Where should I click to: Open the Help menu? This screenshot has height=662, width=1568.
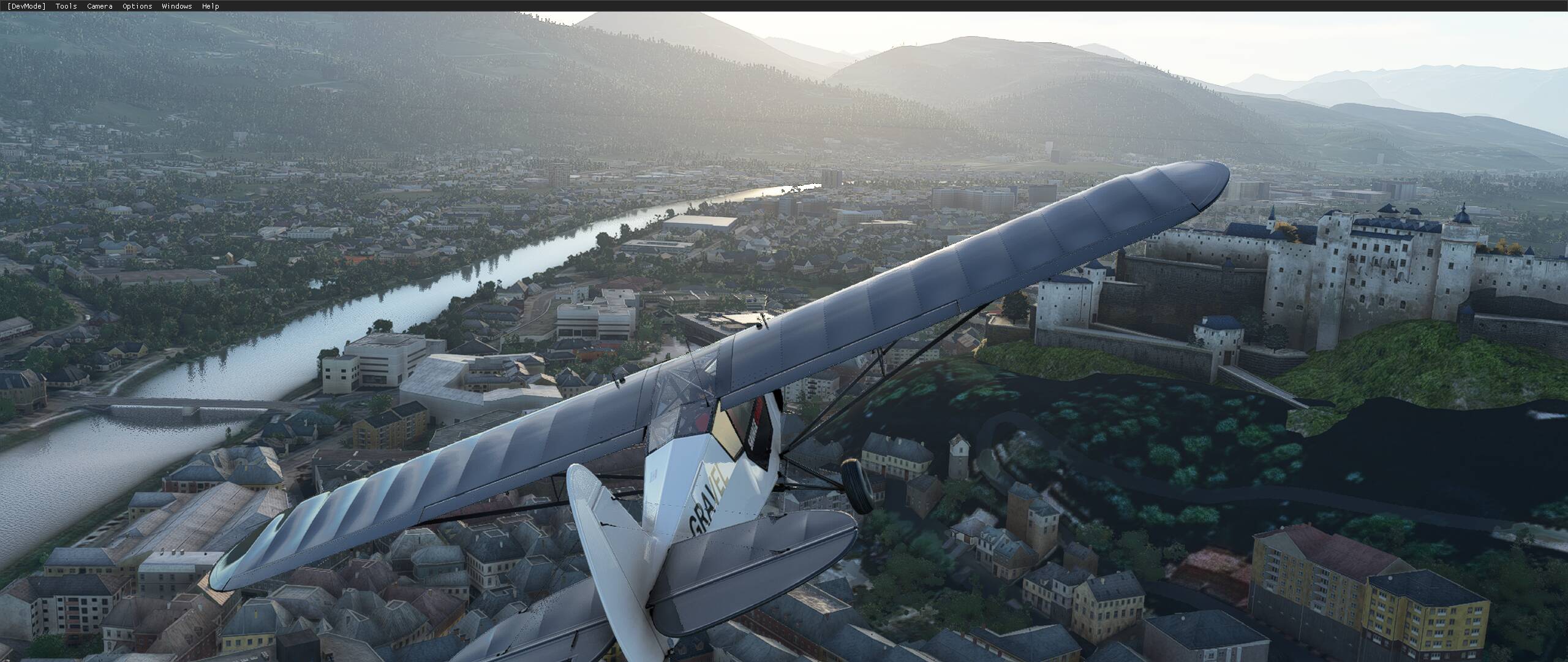210,6
